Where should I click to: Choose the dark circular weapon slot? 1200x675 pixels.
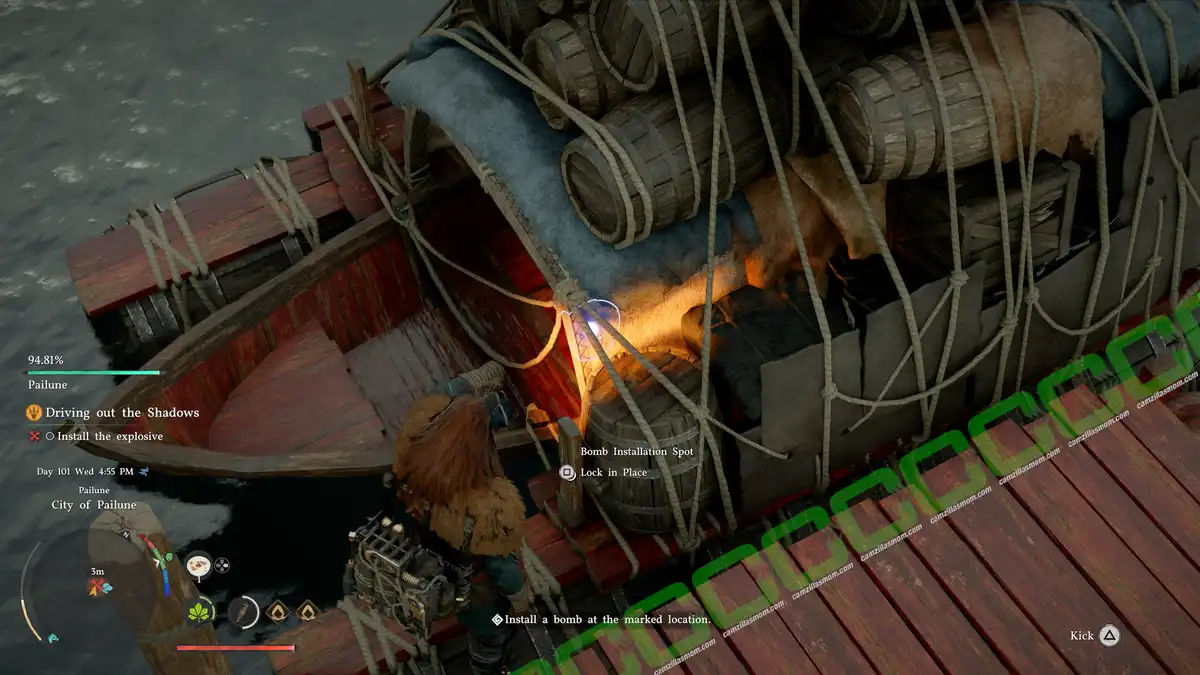tap(243, 612)
